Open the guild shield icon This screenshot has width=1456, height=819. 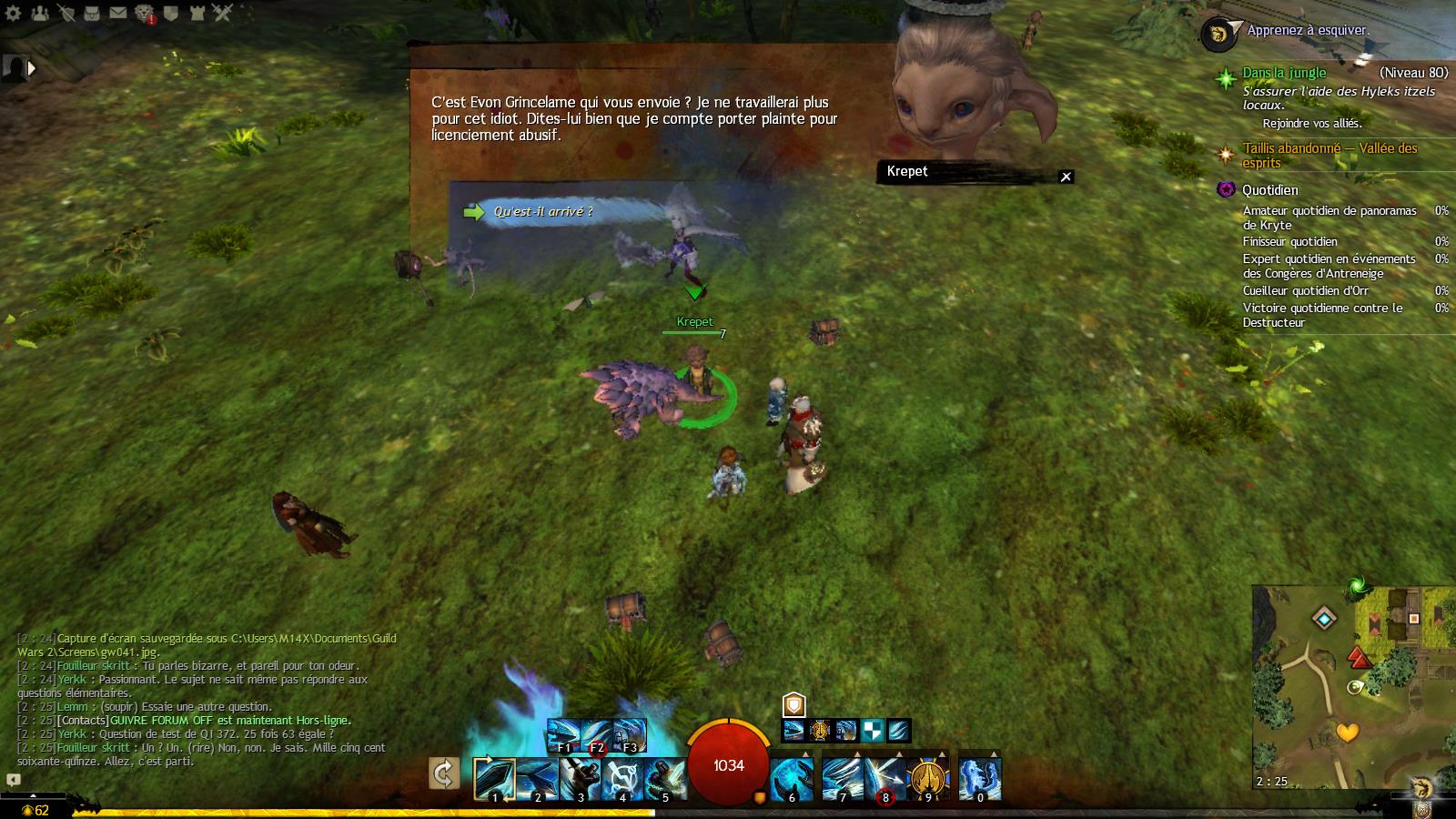[171, 13]
